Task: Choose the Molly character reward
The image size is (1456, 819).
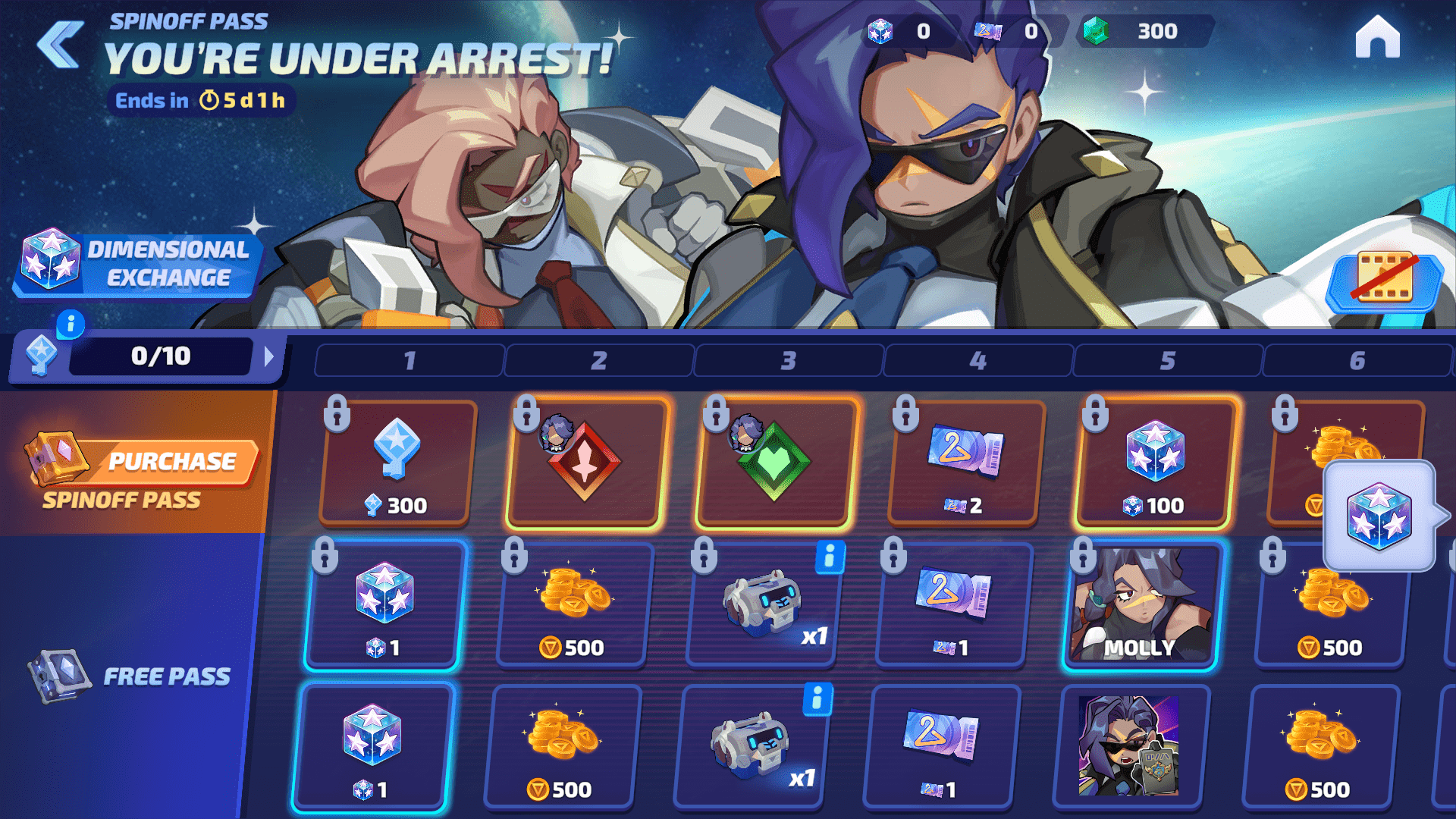Action: (x=1141, y=605)
